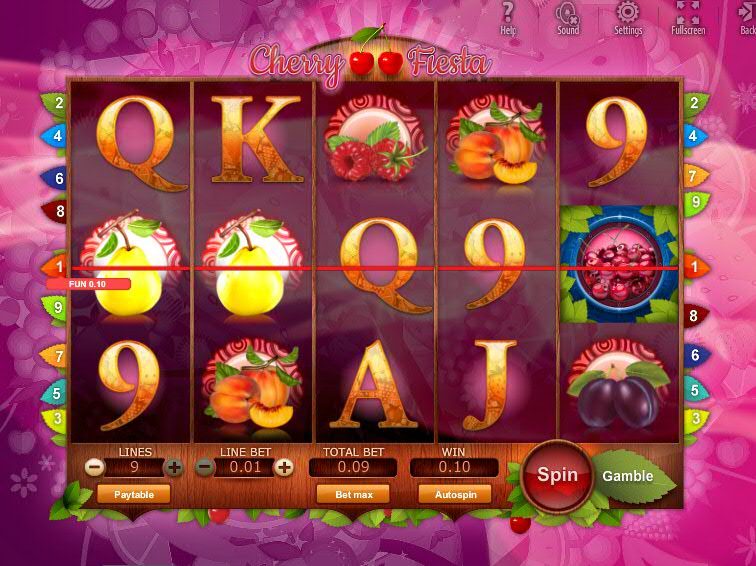Decrease the number of lines
This screenshot has width=756, height=566.
94,467
